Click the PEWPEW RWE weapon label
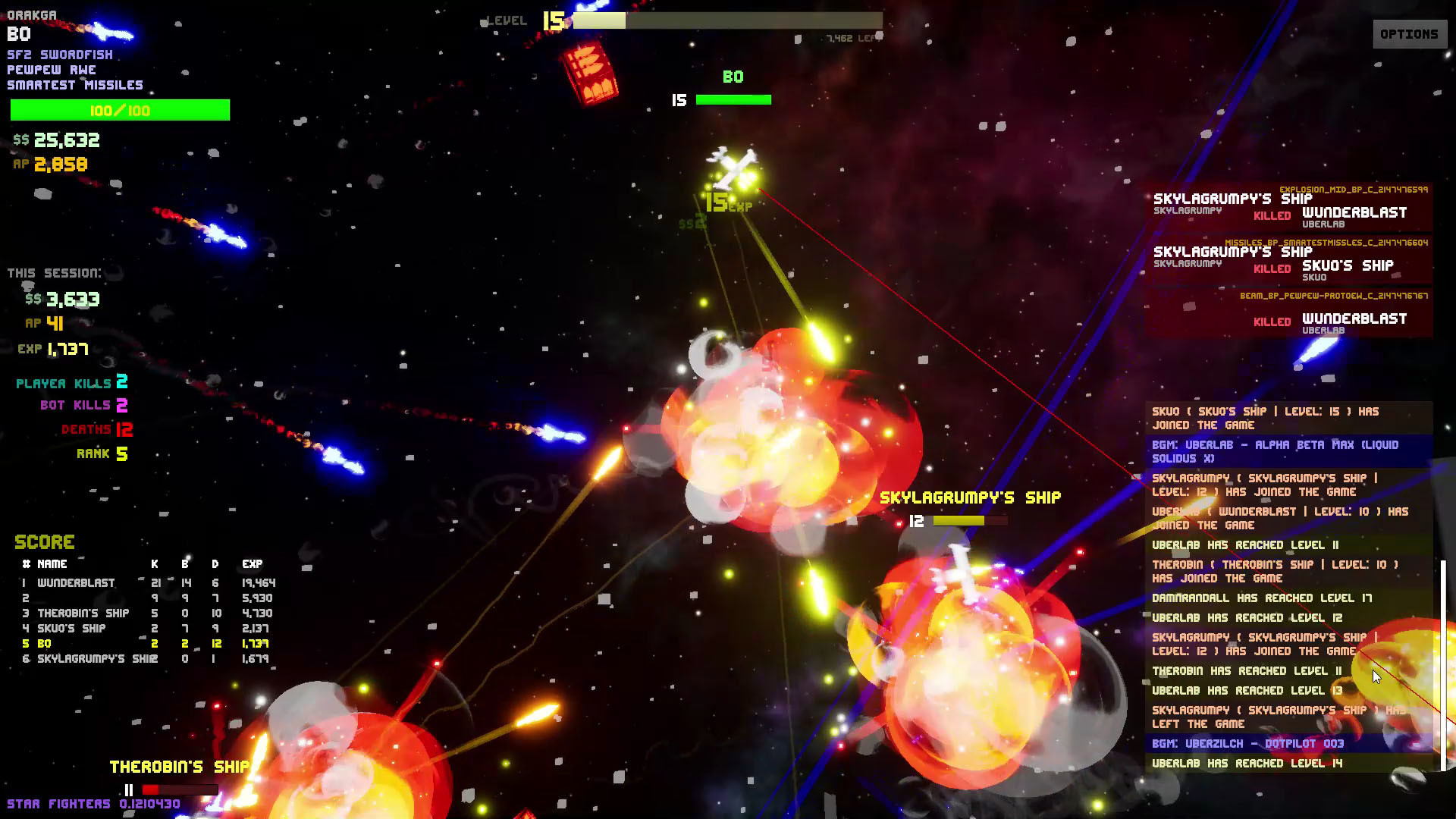This screenshot has width=1456, height=819. point(51,69)
